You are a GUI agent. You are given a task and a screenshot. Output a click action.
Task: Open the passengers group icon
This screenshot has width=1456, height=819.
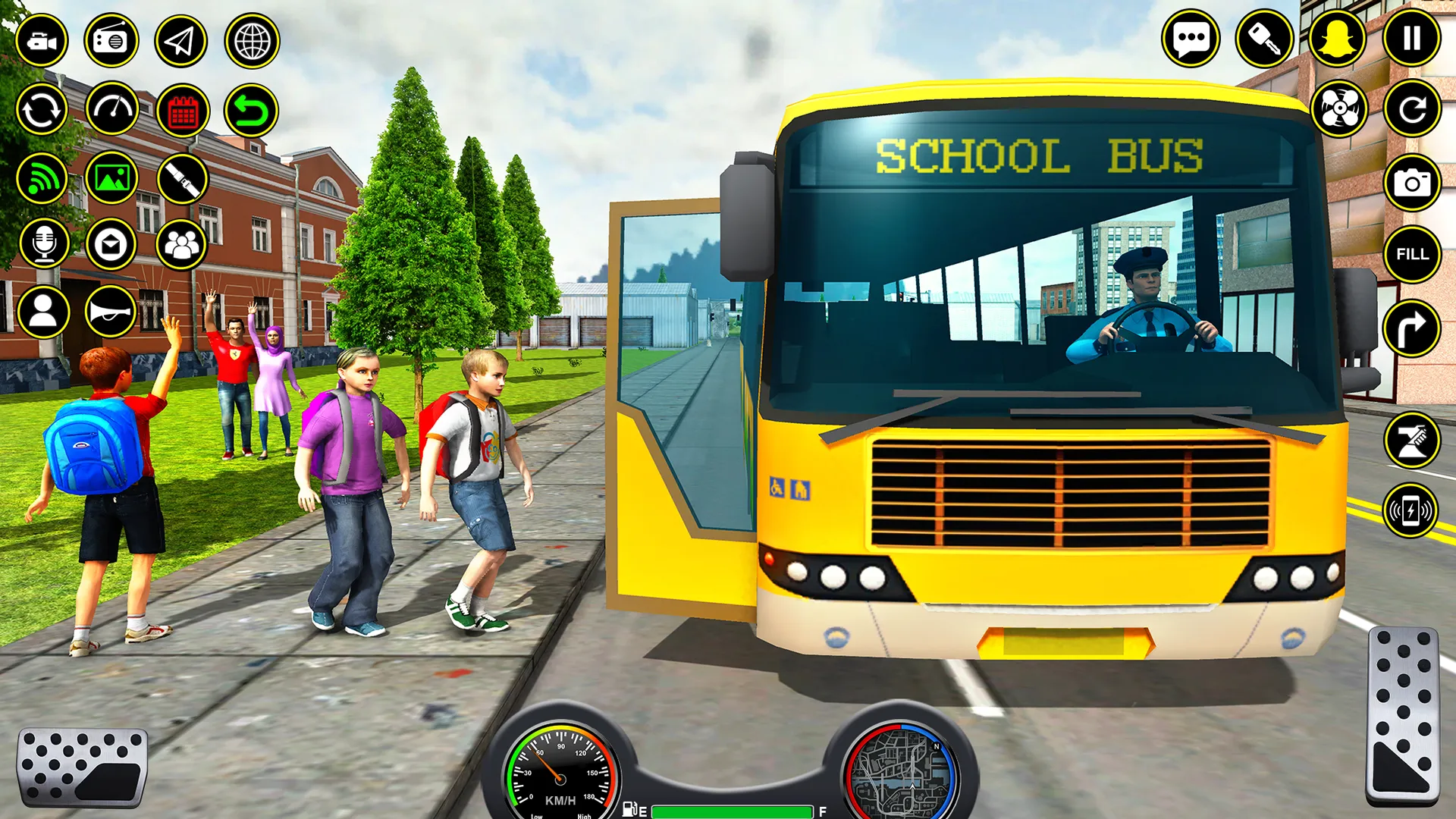coord(181,244)
